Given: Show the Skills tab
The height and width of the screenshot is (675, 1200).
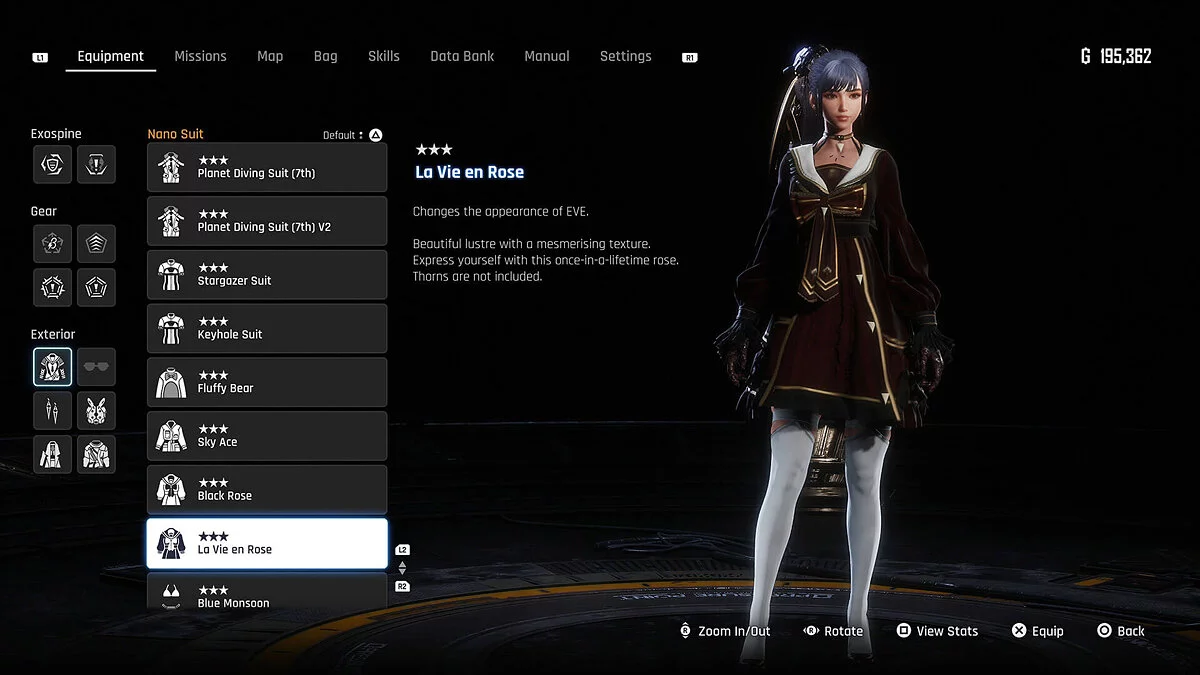Looking at the screenshot, I should pyautogui.click(x=383, y=57).
